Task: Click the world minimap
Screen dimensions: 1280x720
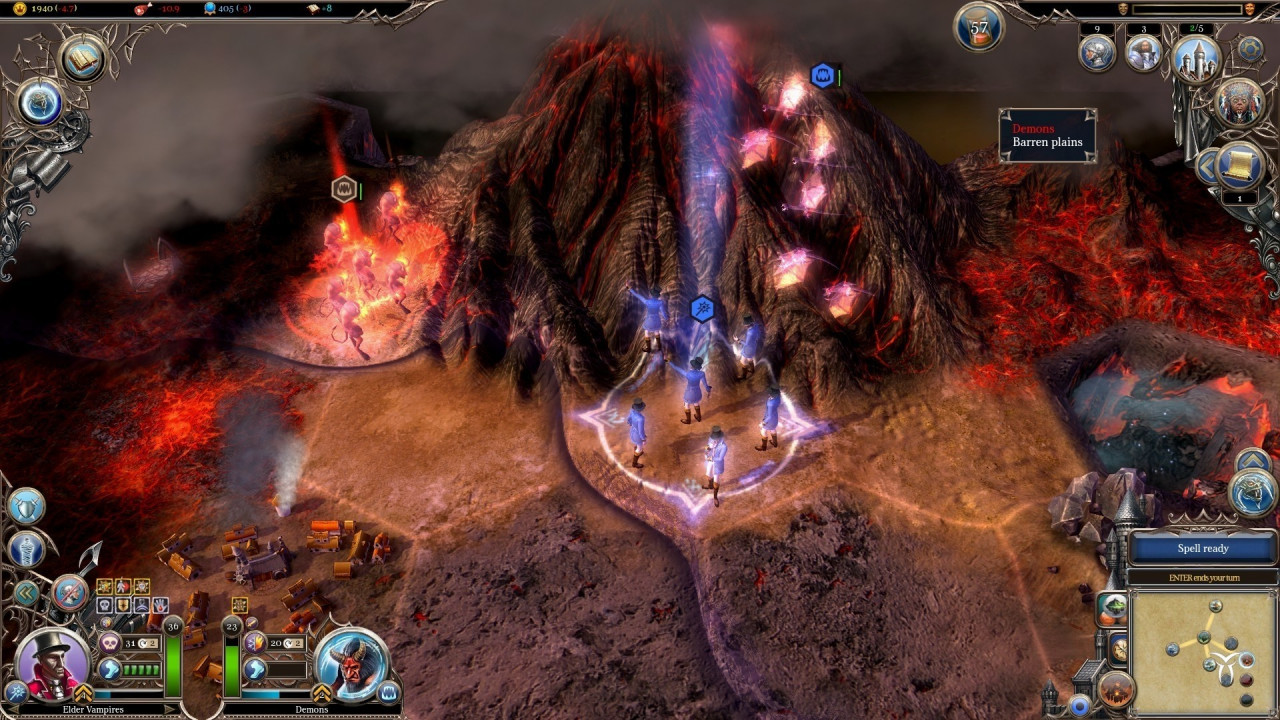Action: (x=1204, y=651)
